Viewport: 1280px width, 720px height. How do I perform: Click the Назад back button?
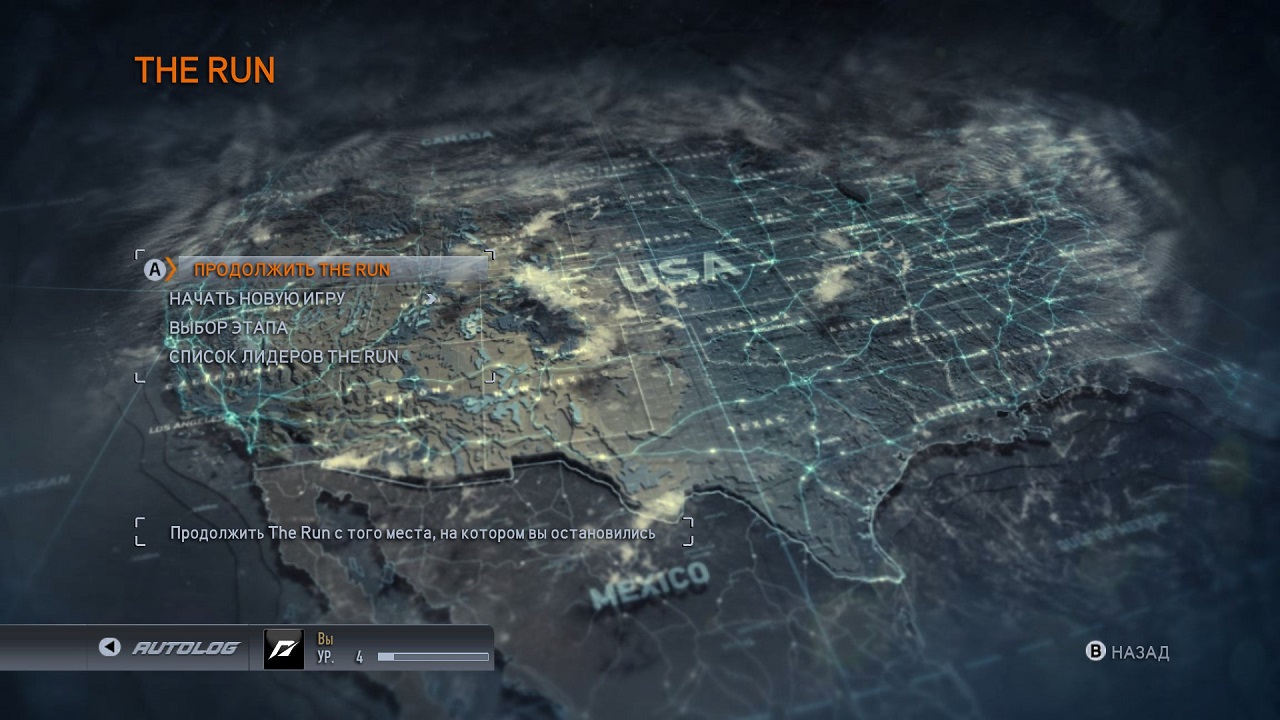(1128, 652)
